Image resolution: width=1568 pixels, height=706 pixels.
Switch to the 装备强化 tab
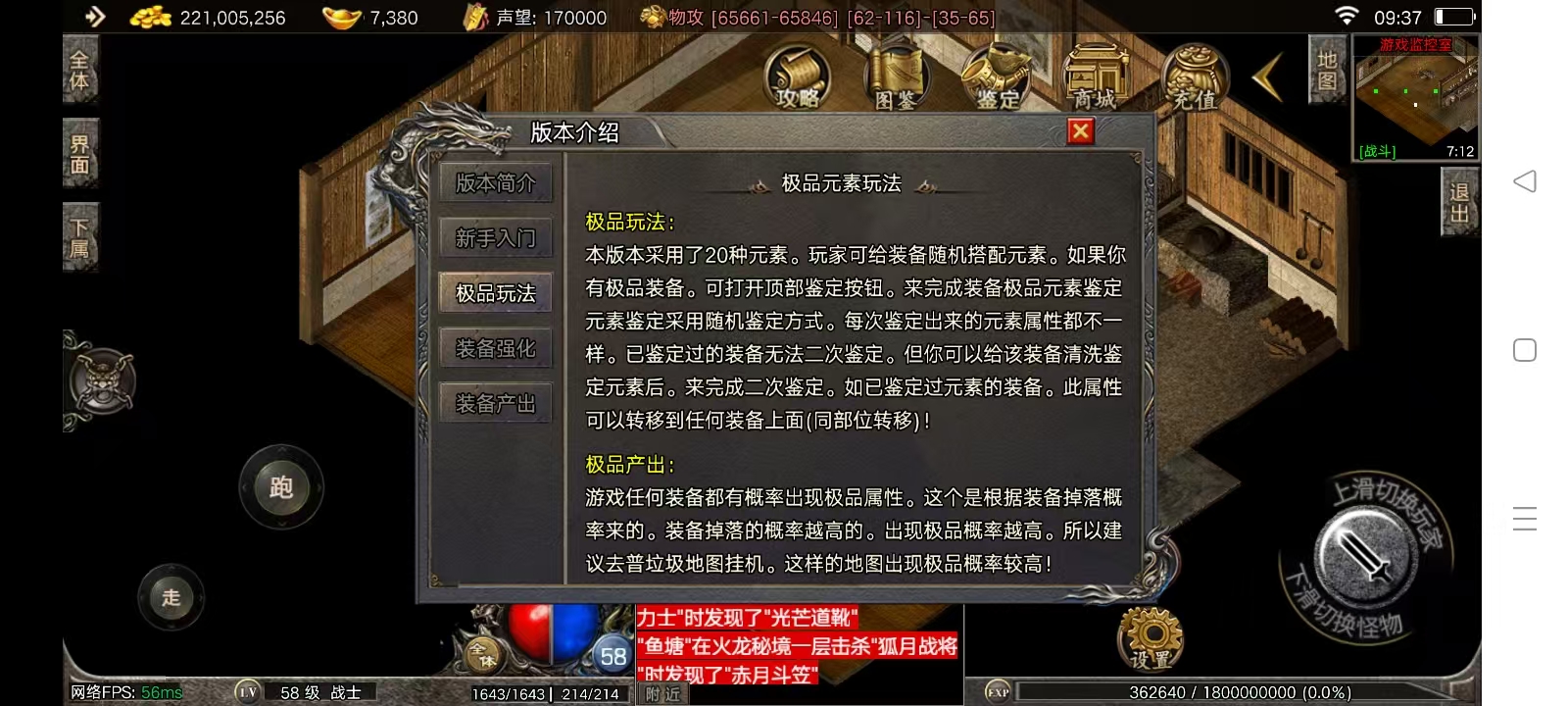[x=496, y=348]
